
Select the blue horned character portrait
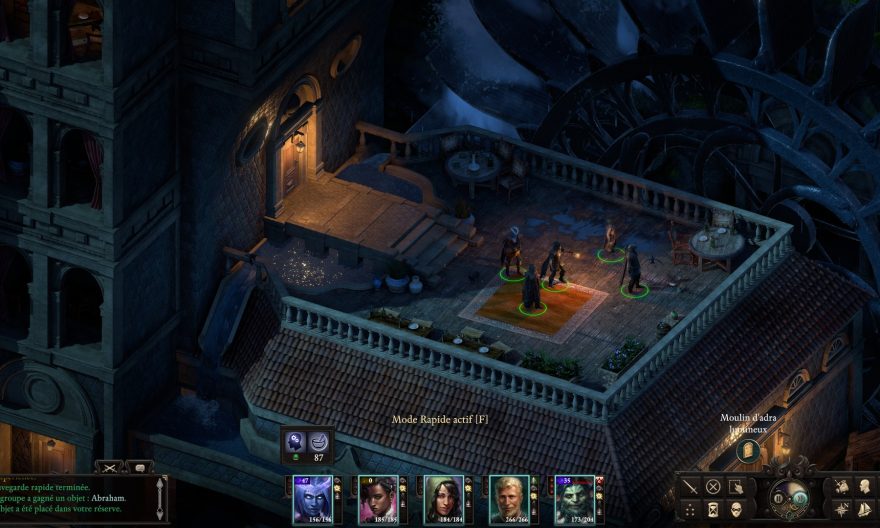[x=312, y=497]
